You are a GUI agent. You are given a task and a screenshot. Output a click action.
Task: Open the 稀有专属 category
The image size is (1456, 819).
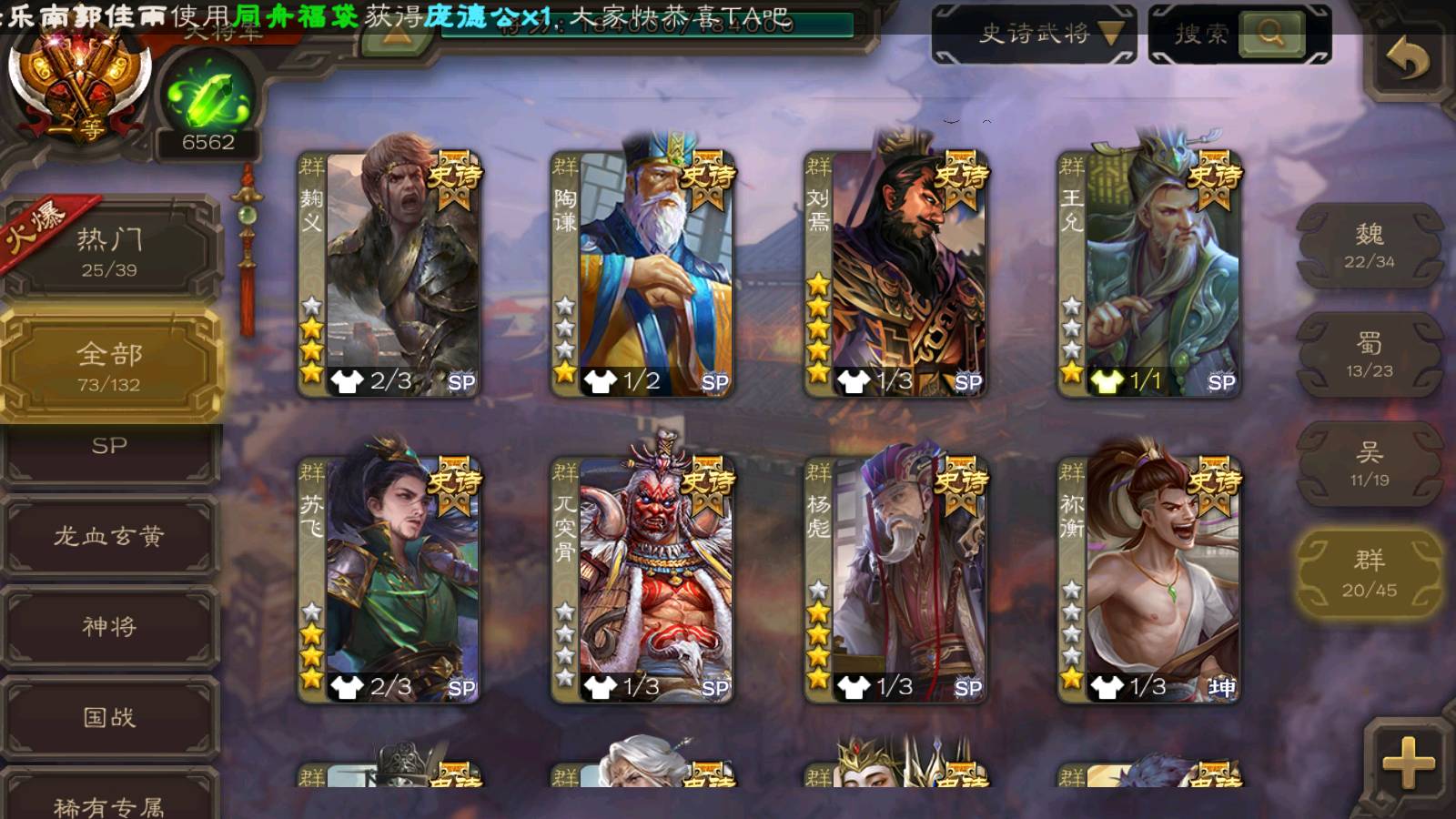(109, 801)
